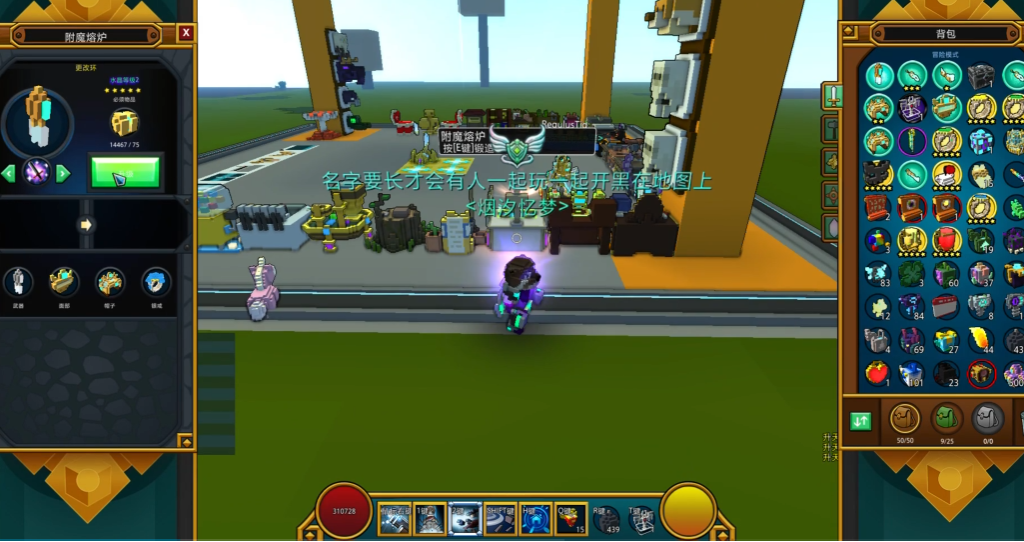Use the cube item with count 15
Viewport: 1024px width, 542px height.
click(x=570, y=516)
